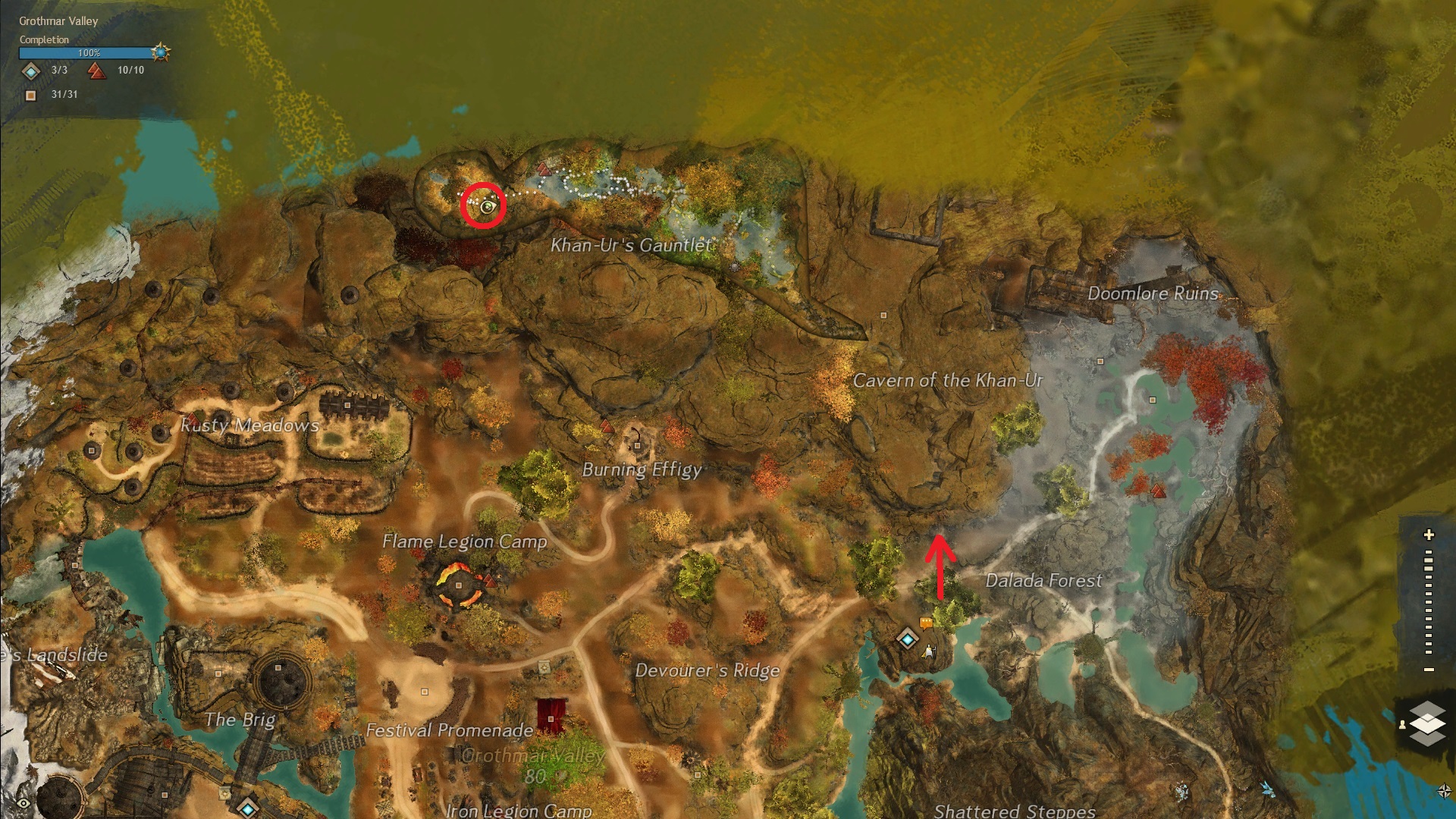Click the map completion star reward icon
The image size is (1456, 819).
(160, 52)
